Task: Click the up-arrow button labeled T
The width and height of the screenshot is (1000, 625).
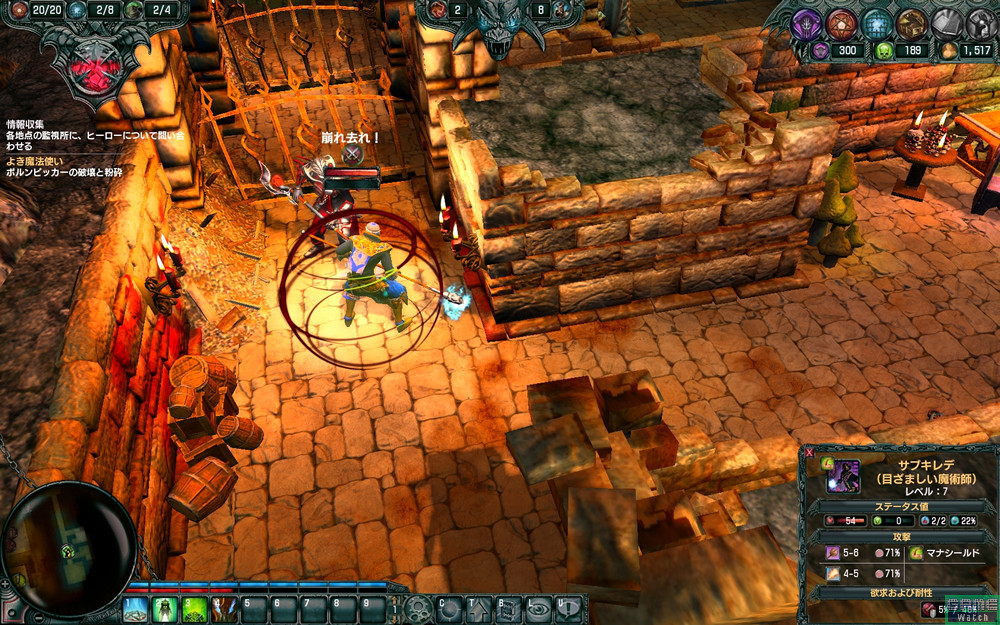Action: click(479, 609)
